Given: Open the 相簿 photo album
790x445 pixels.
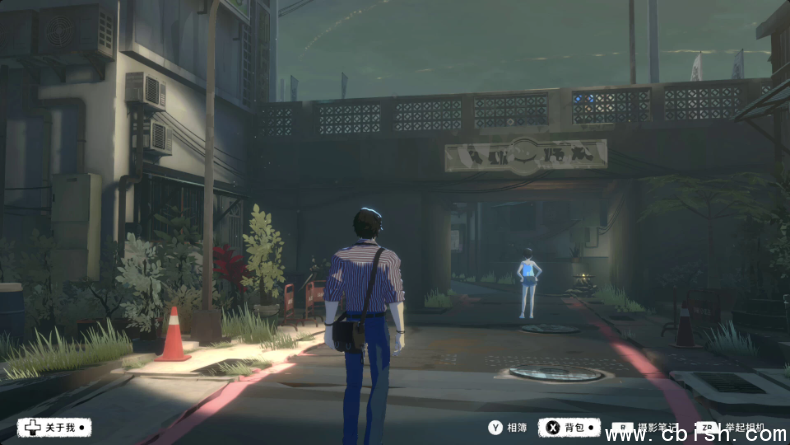Looking at the screenshot, I should (x=507, y=428).
